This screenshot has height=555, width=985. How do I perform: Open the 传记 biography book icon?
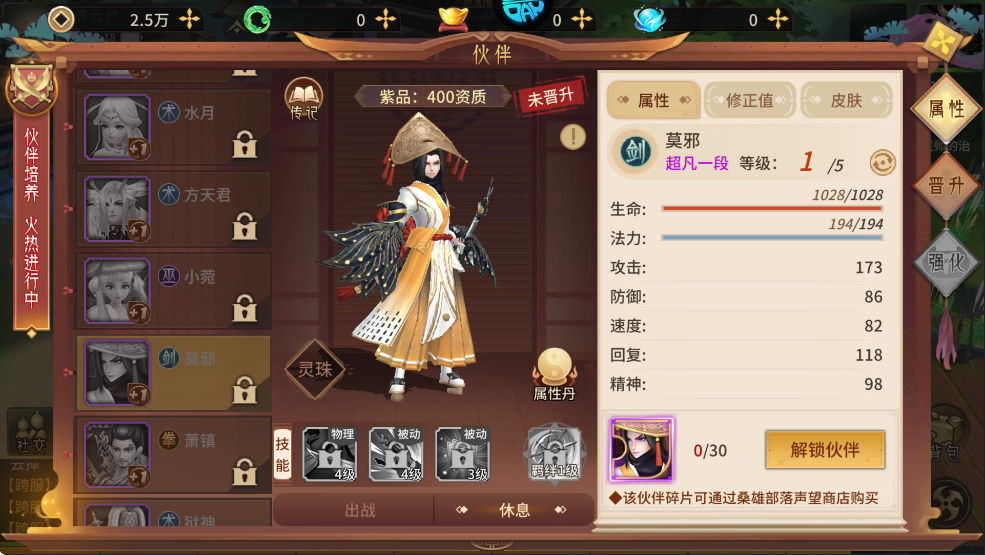pos(303,98)
